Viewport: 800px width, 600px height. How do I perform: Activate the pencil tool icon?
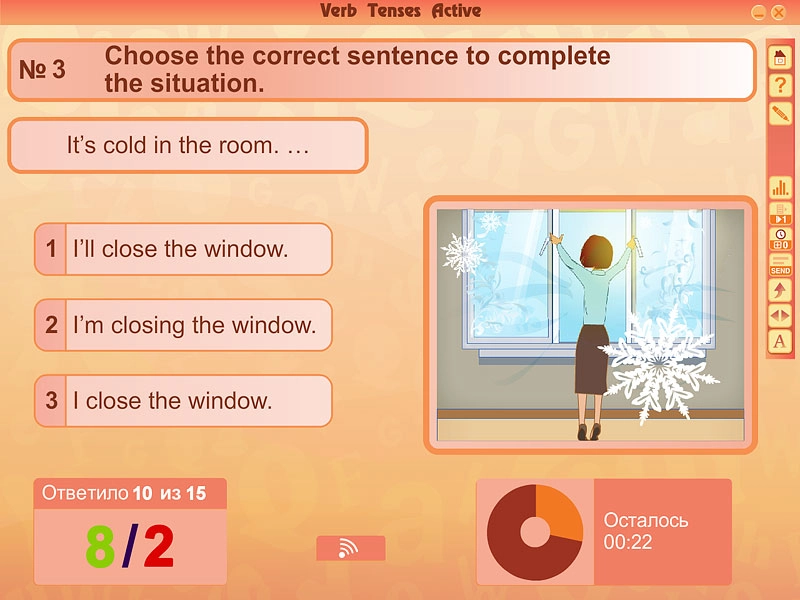[x=780, y=113]
